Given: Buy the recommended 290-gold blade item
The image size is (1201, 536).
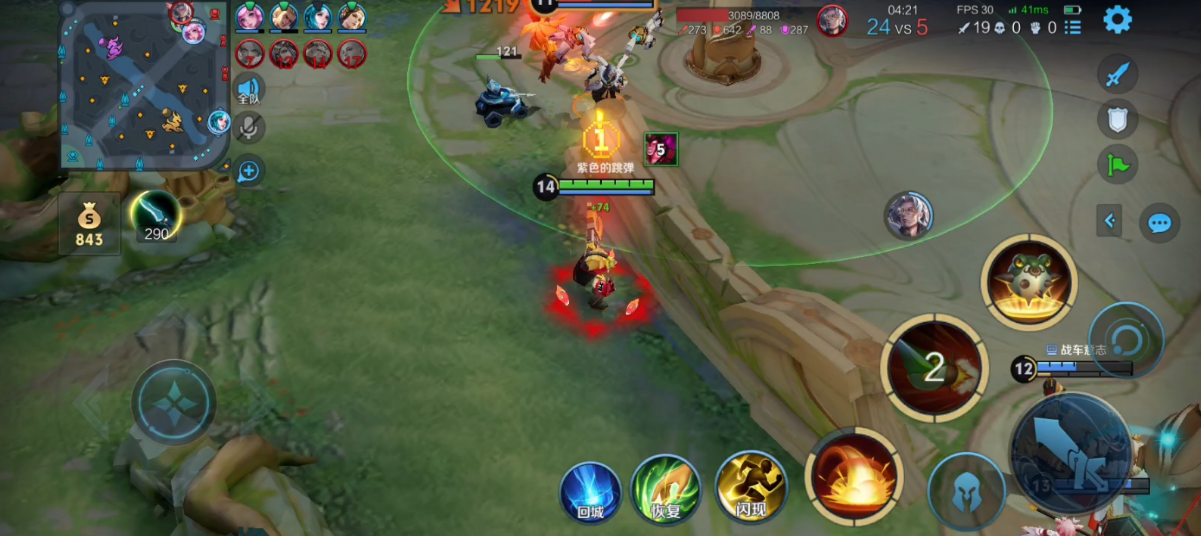Looking at the screenshot, I should tap(155, 215).
